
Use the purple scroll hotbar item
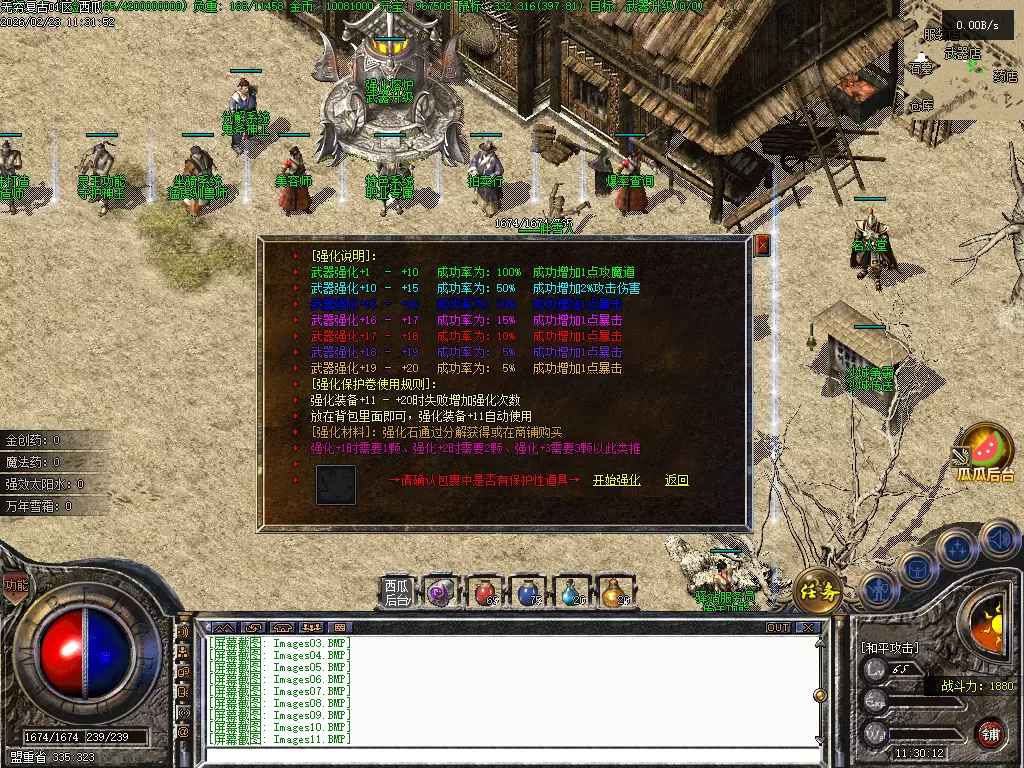[x=441, y=593]
